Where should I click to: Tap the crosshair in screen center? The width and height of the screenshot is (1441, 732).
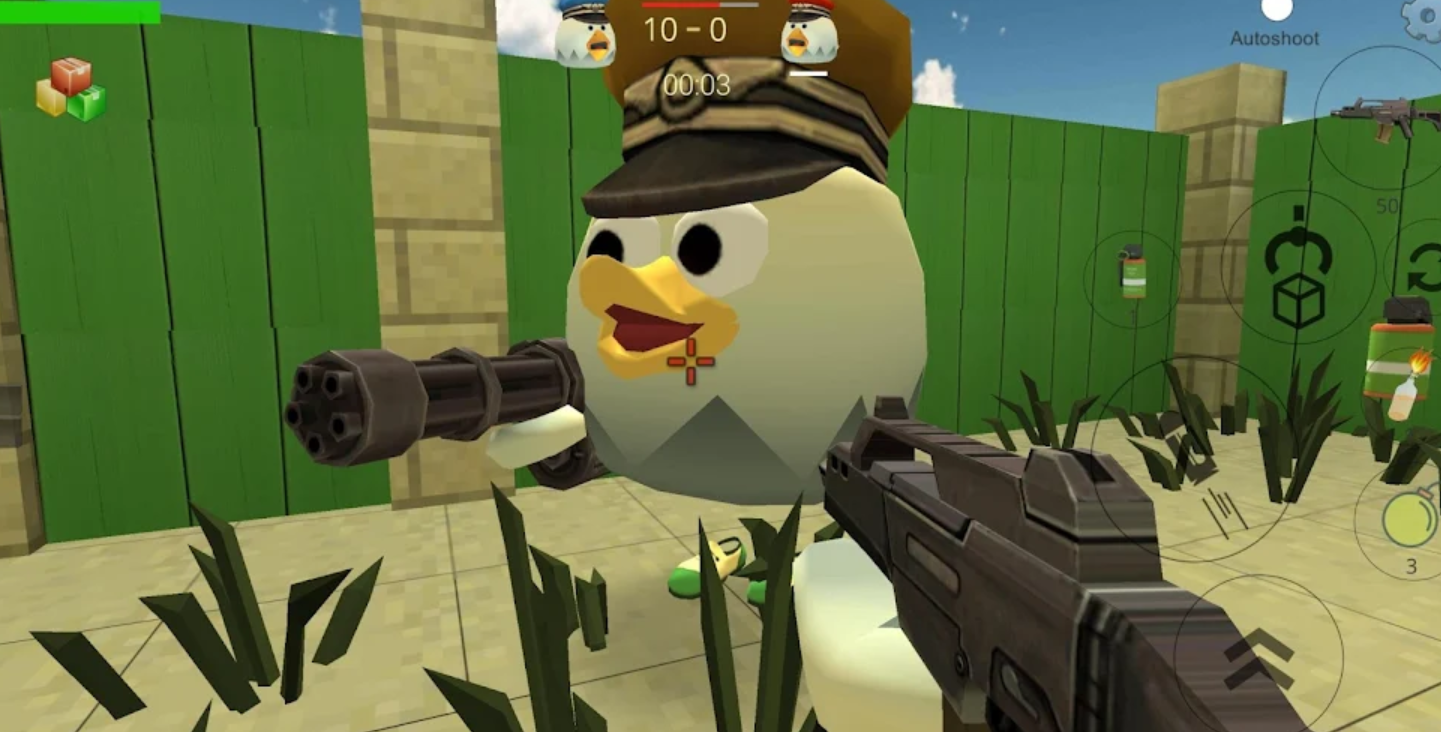click(690, 360)
